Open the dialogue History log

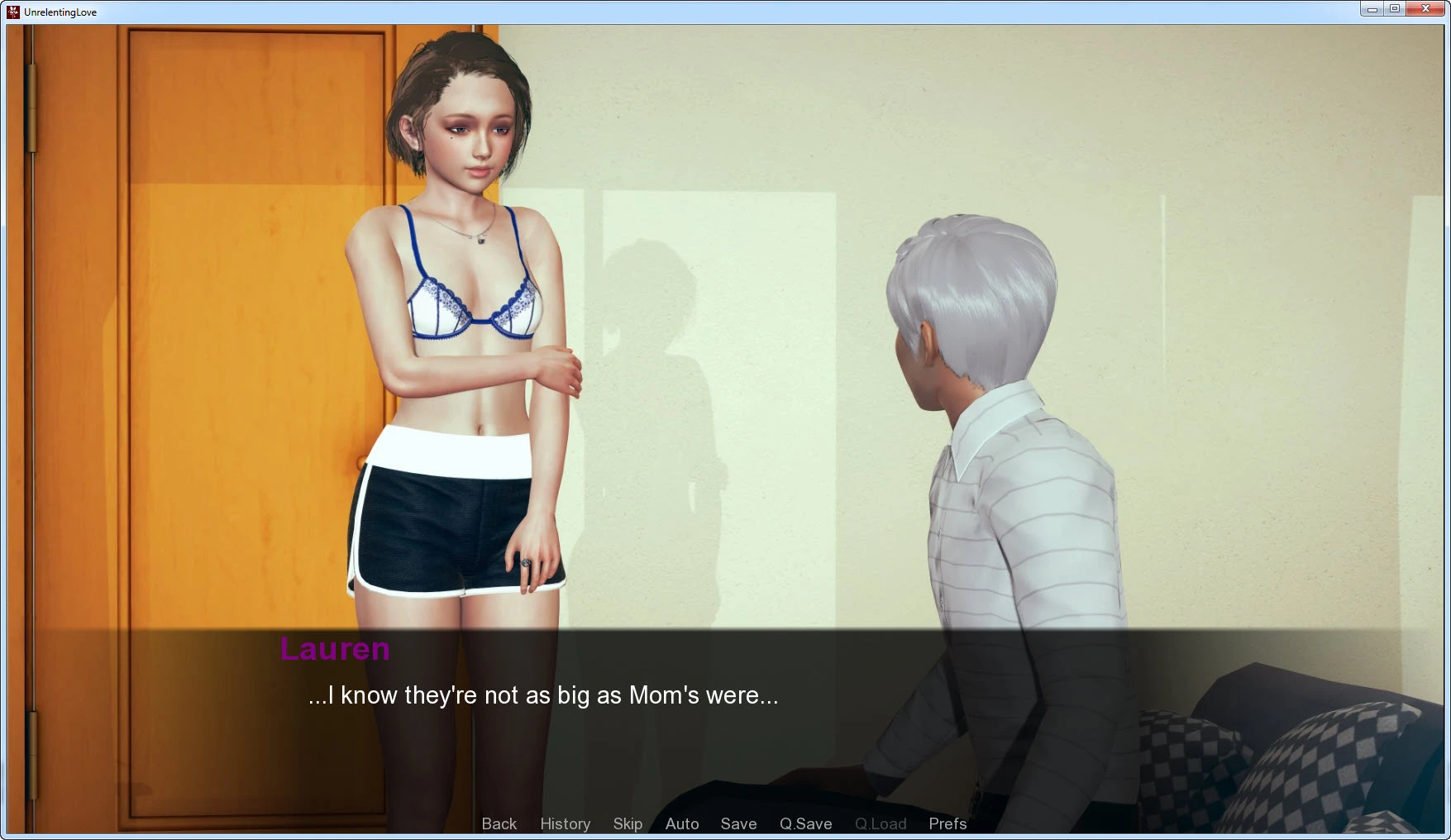[x=565, y=823]
